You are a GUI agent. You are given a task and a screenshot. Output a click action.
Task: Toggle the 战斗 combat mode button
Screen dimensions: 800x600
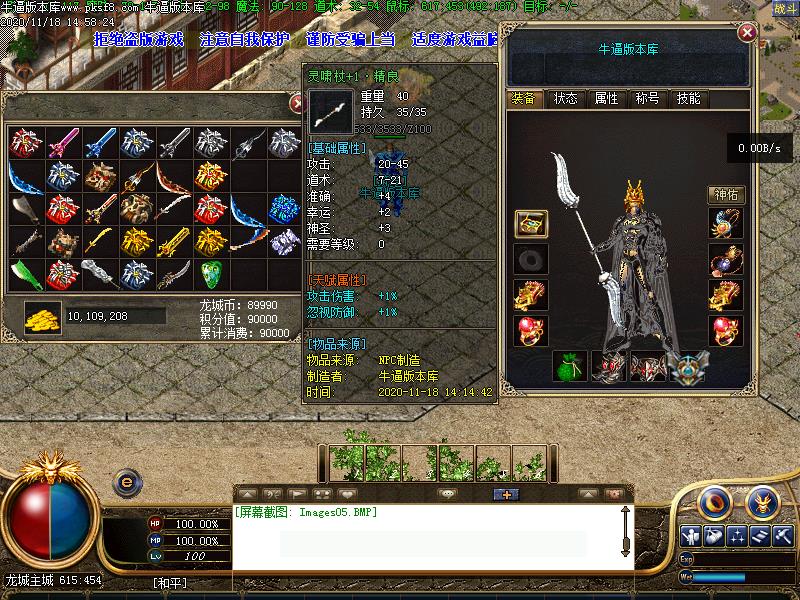coord(786,8)
